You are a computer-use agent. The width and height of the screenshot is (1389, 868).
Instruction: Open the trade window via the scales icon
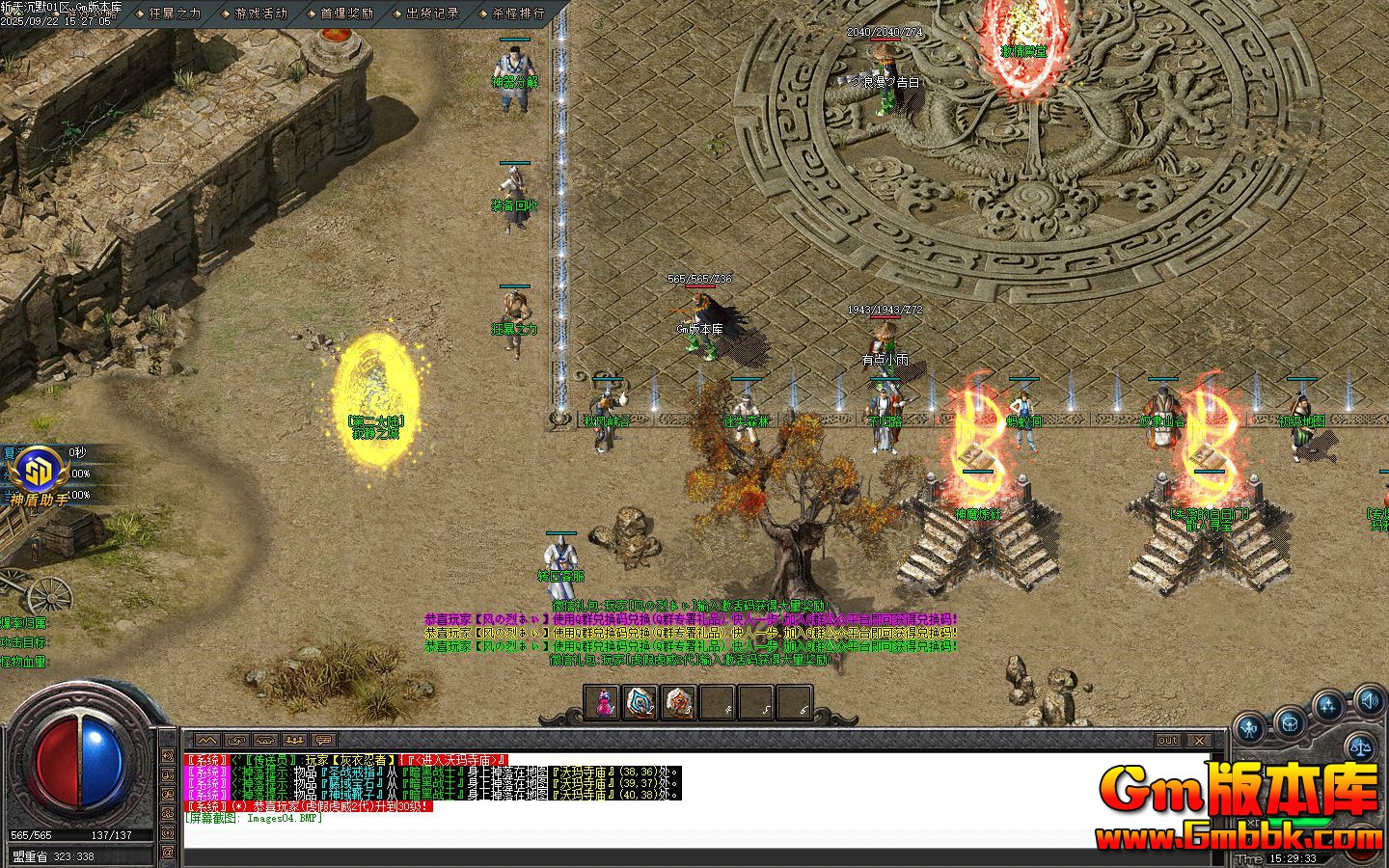point(1361,746)
